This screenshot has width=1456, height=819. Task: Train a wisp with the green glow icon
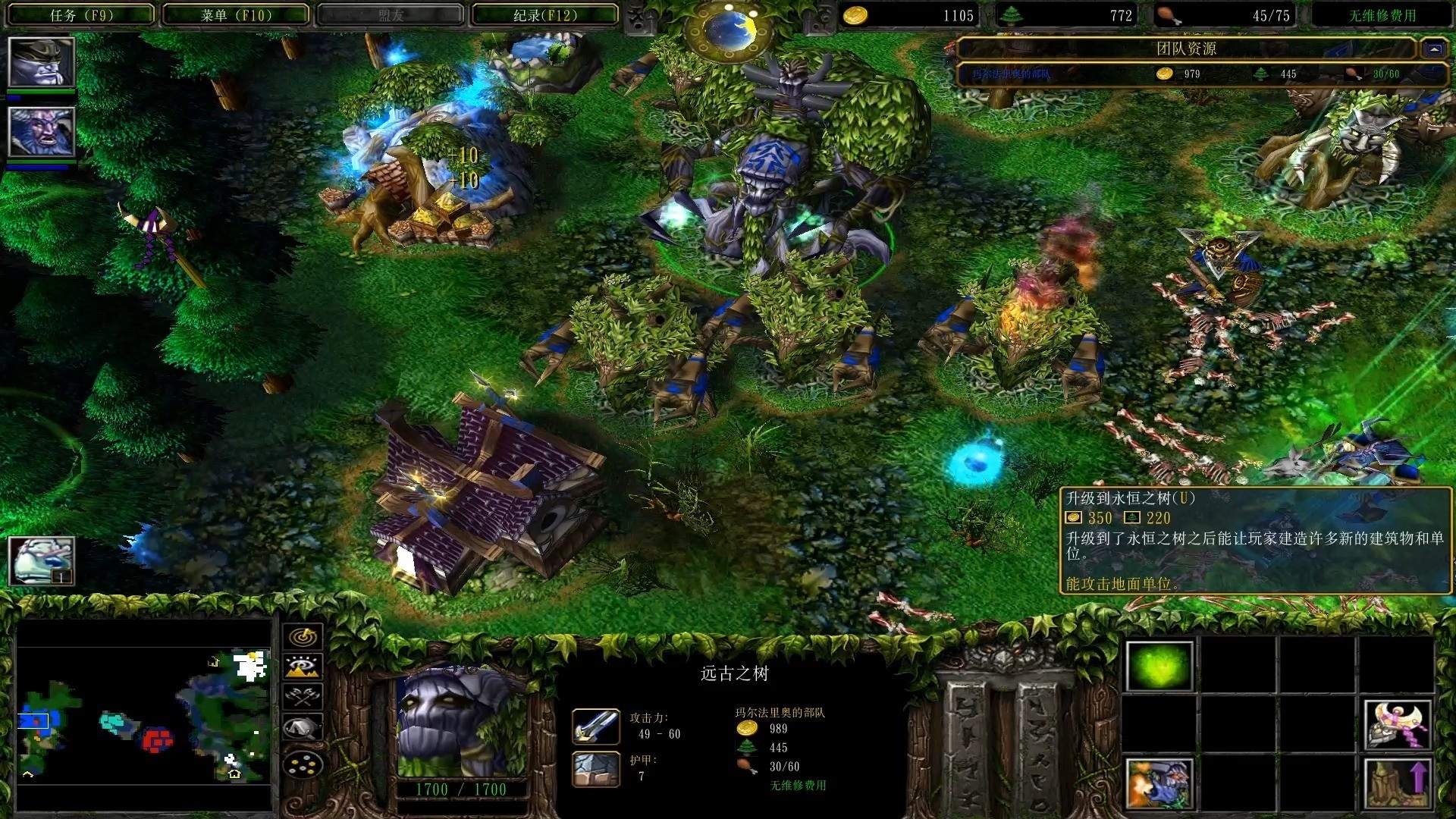click(x=1159, y=666)
